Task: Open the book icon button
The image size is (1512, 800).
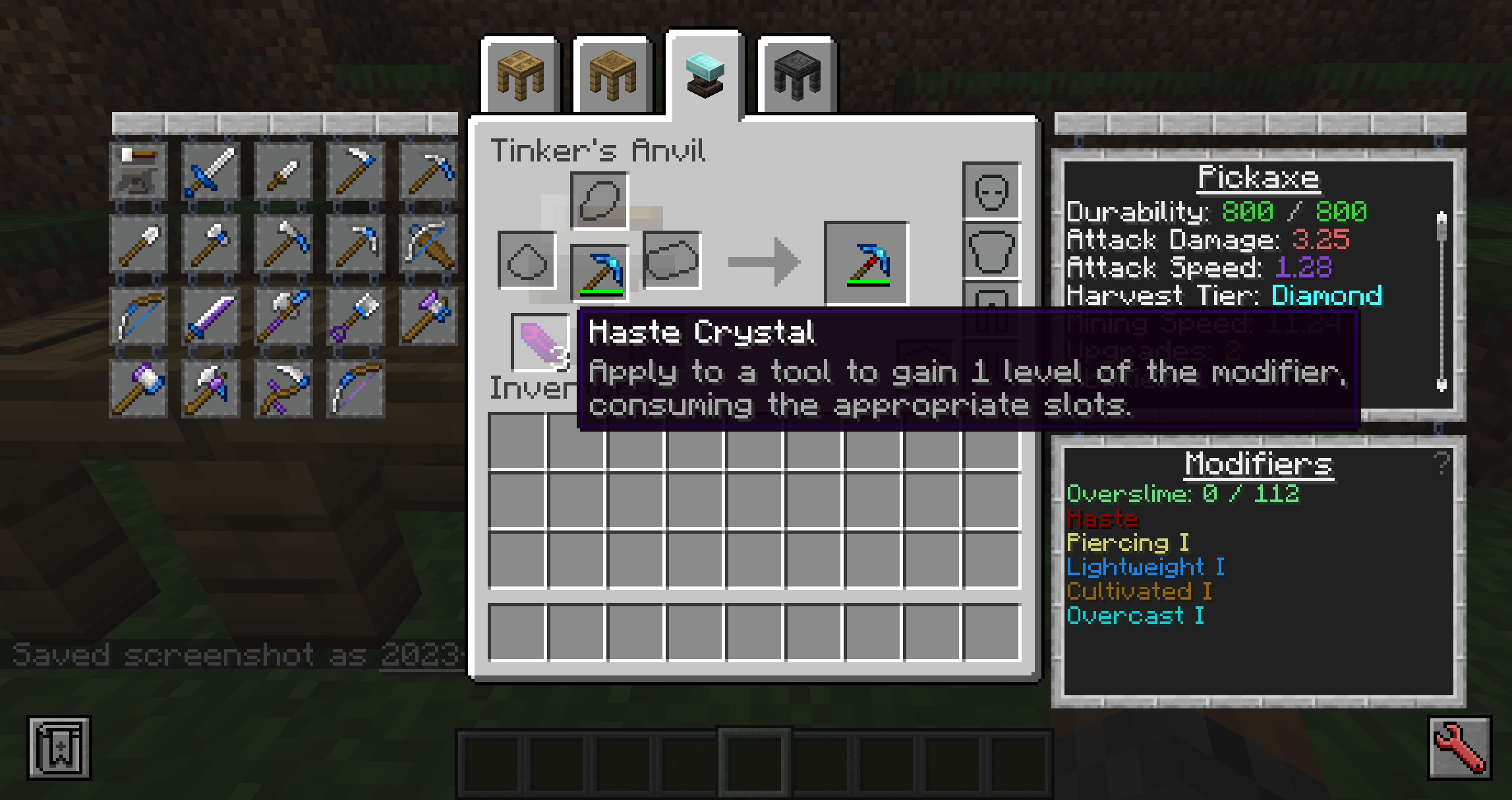Action: pyautogui.click(x=59, y=748)
